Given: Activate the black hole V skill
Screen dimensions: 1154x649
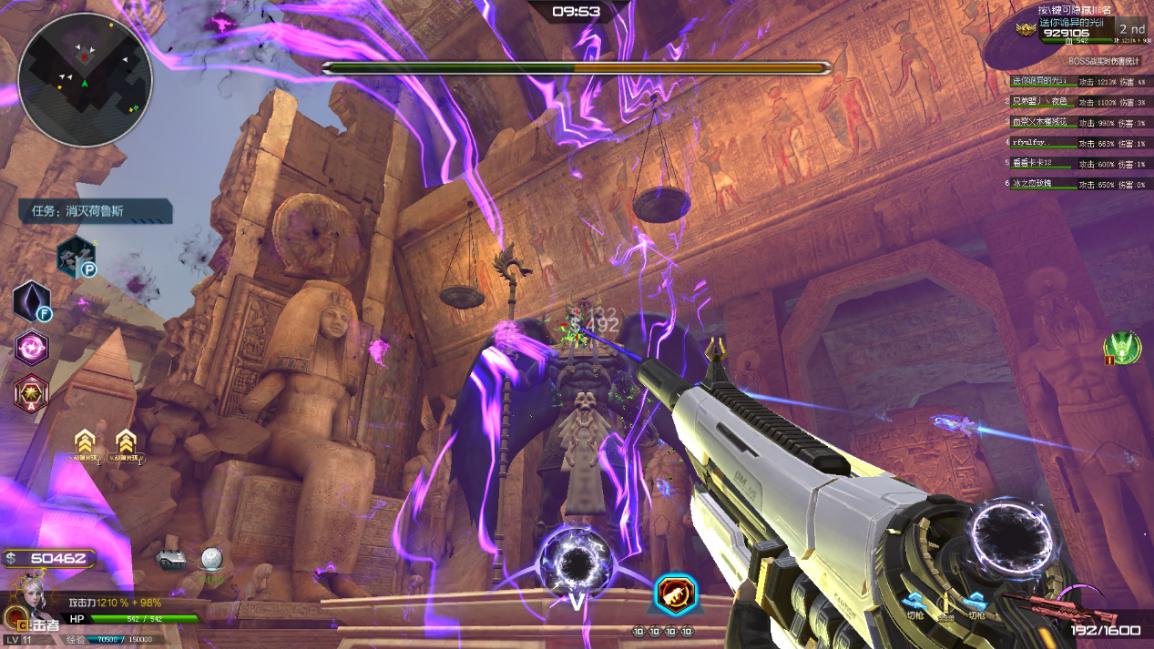Looking at the screenshot, I should tap(575, 565).
